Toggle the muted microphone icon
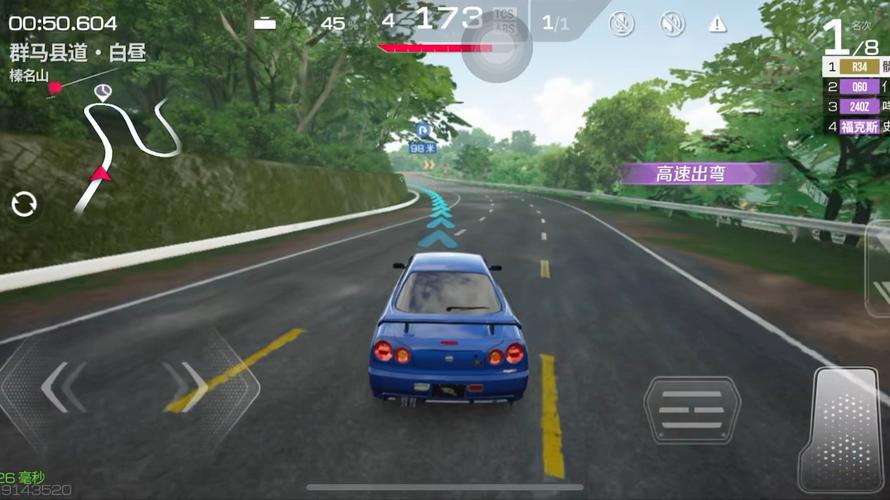 (x=622, y=24)
